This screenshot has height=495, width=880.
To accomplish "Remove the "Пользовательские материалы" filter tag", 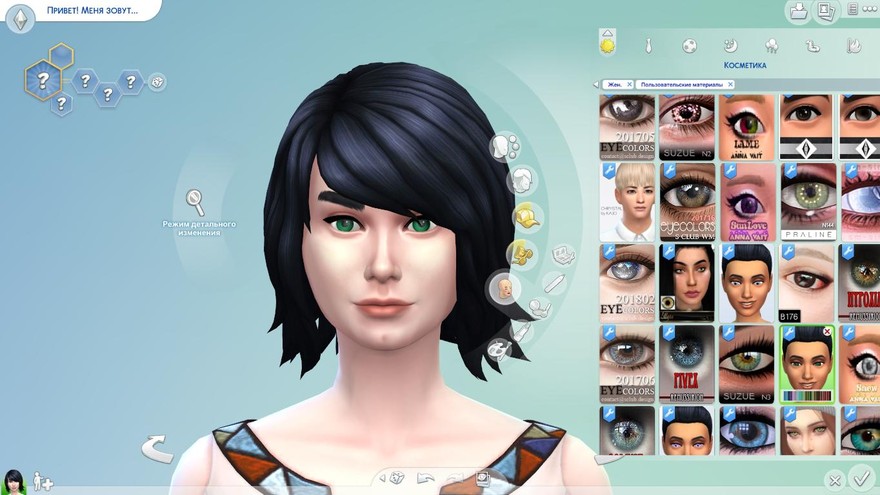I will pos(730,85).
